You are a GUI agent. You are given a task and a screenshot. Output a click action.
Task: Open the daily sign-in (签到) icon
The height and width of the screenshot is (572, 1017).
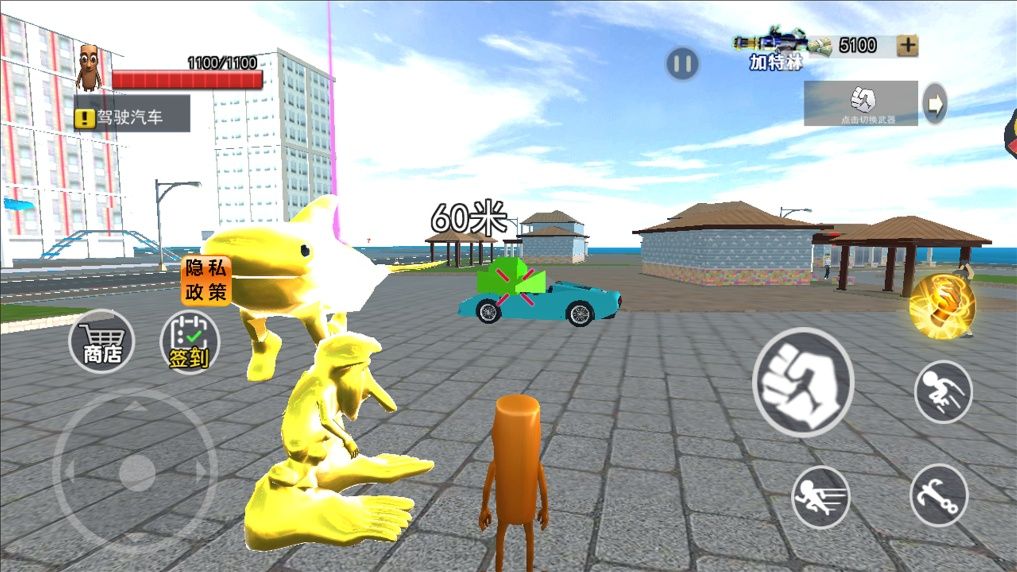(x=189, y=343)
